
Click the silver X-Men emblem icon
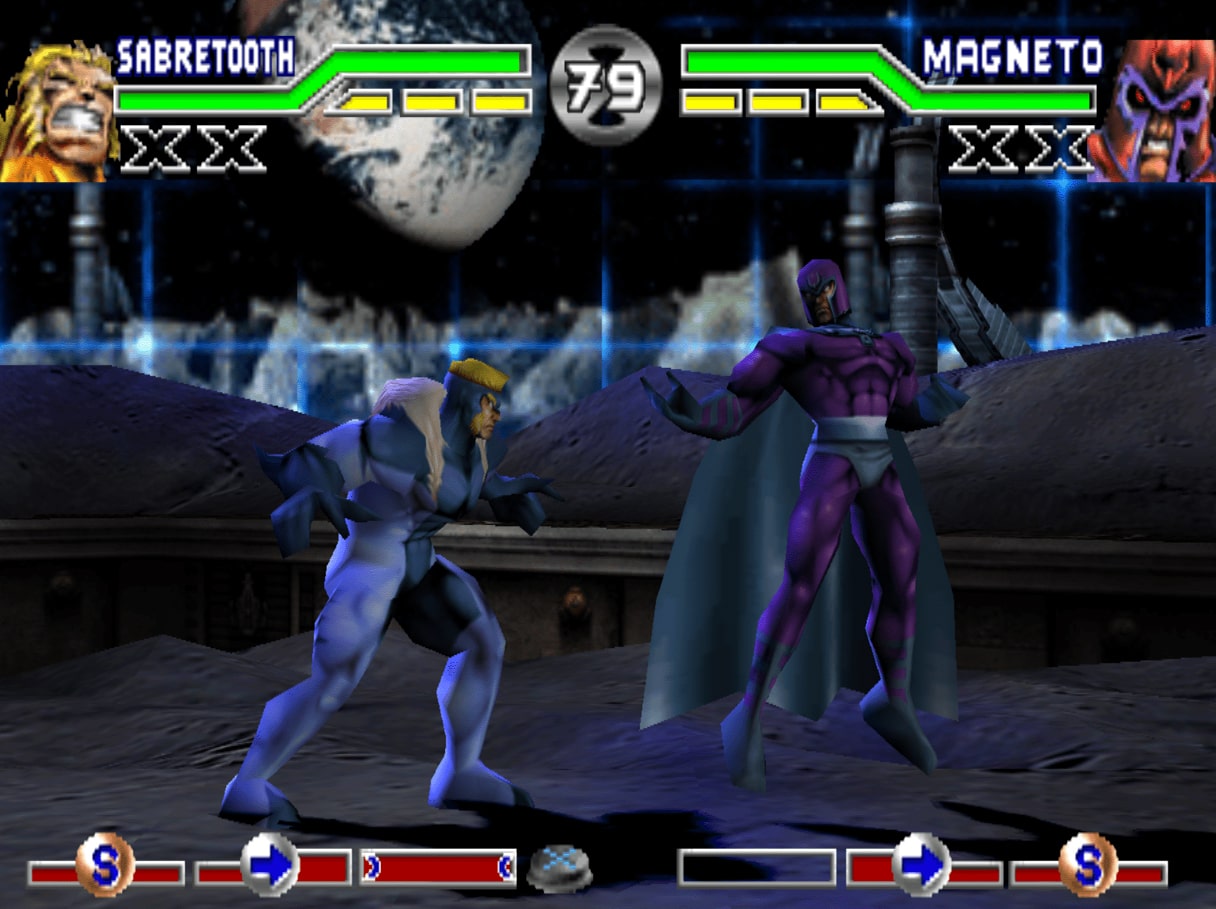click(x=559, y=868)
